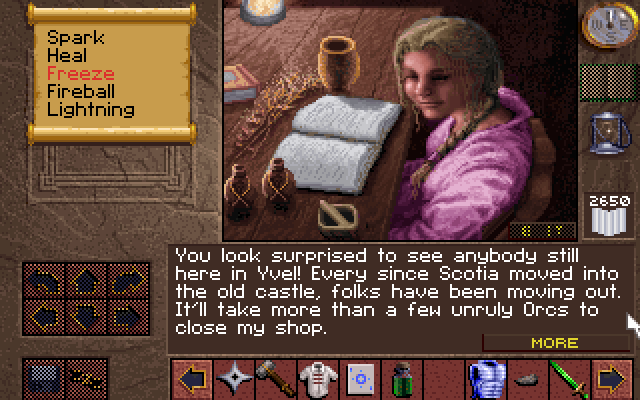Choose the Lightning spell

90,110
